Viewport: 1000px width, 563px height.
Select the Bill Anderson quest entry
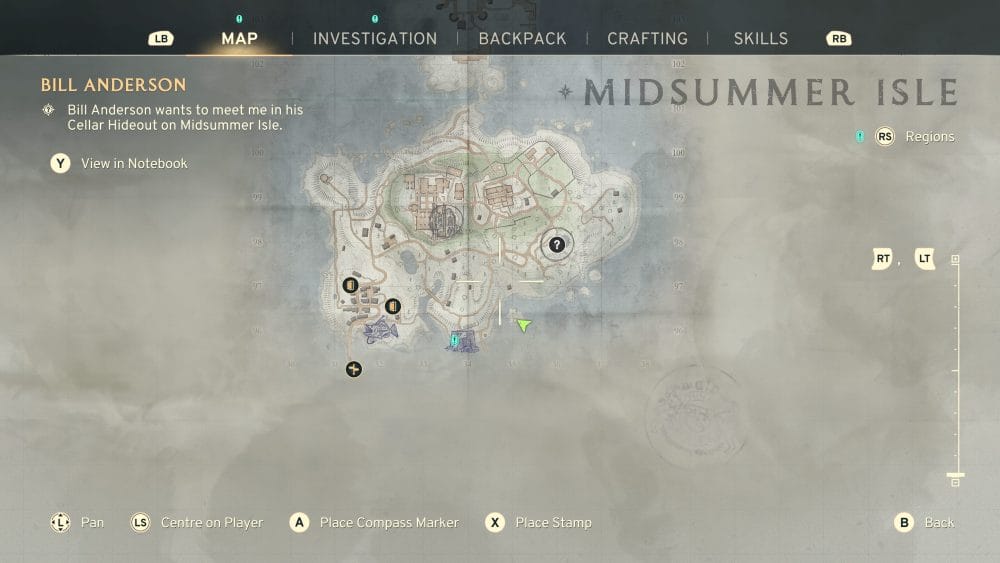click(x=114, y=85)
